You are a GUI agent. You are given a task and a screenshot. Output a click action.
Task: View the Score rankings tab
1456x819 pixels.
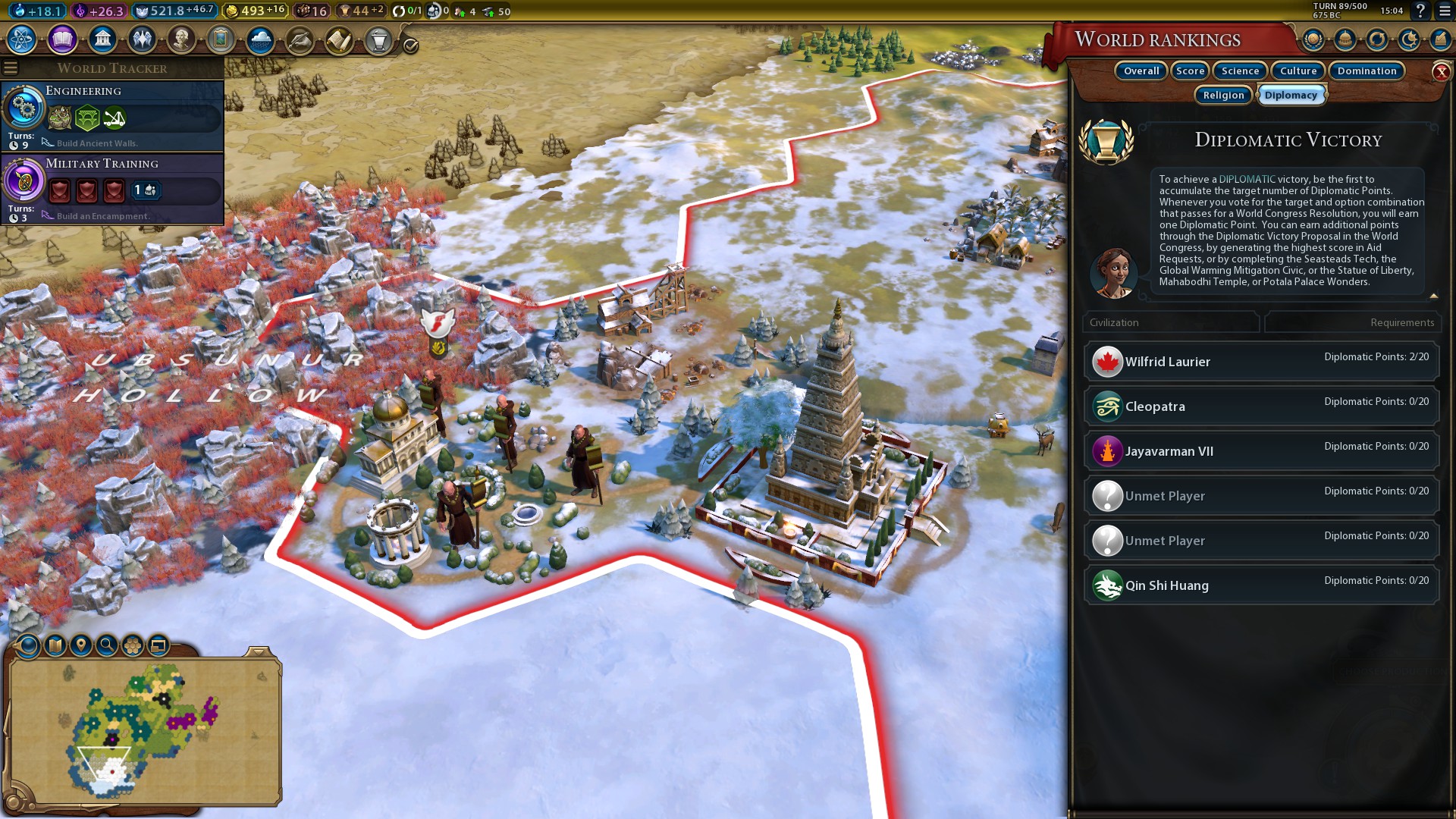coord(1190,71)
